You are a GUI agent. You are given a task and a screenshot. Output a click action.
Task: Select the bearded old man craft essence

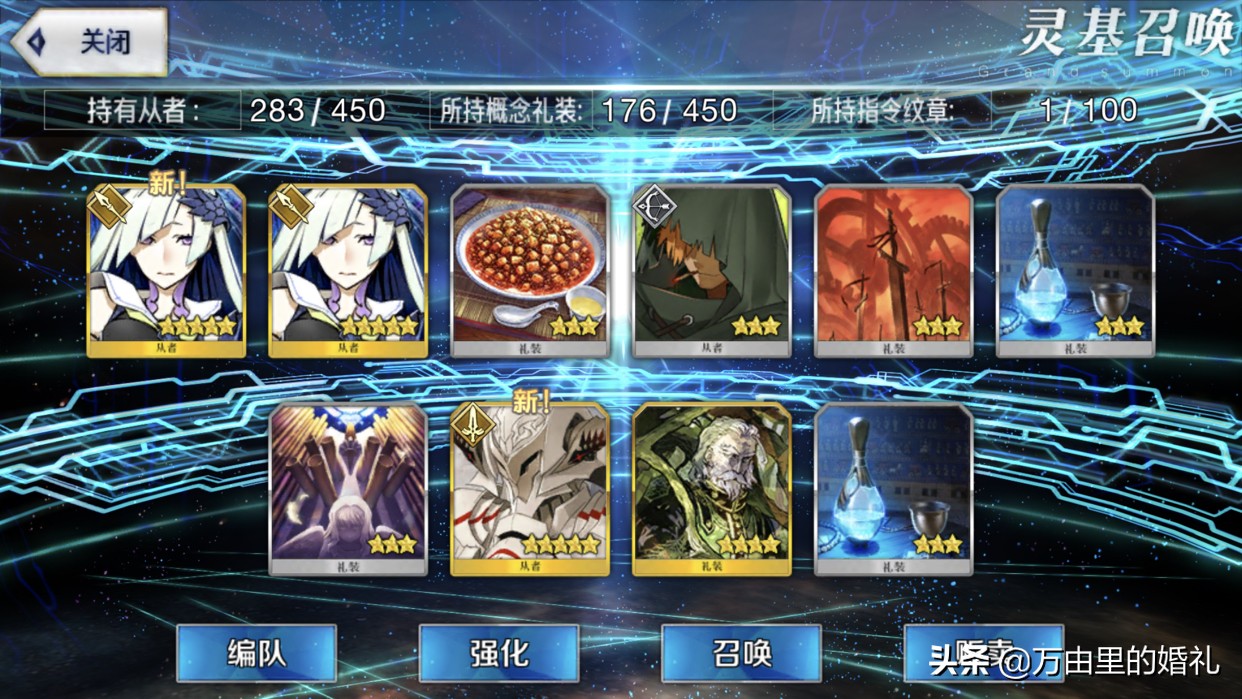coord(712,488)
